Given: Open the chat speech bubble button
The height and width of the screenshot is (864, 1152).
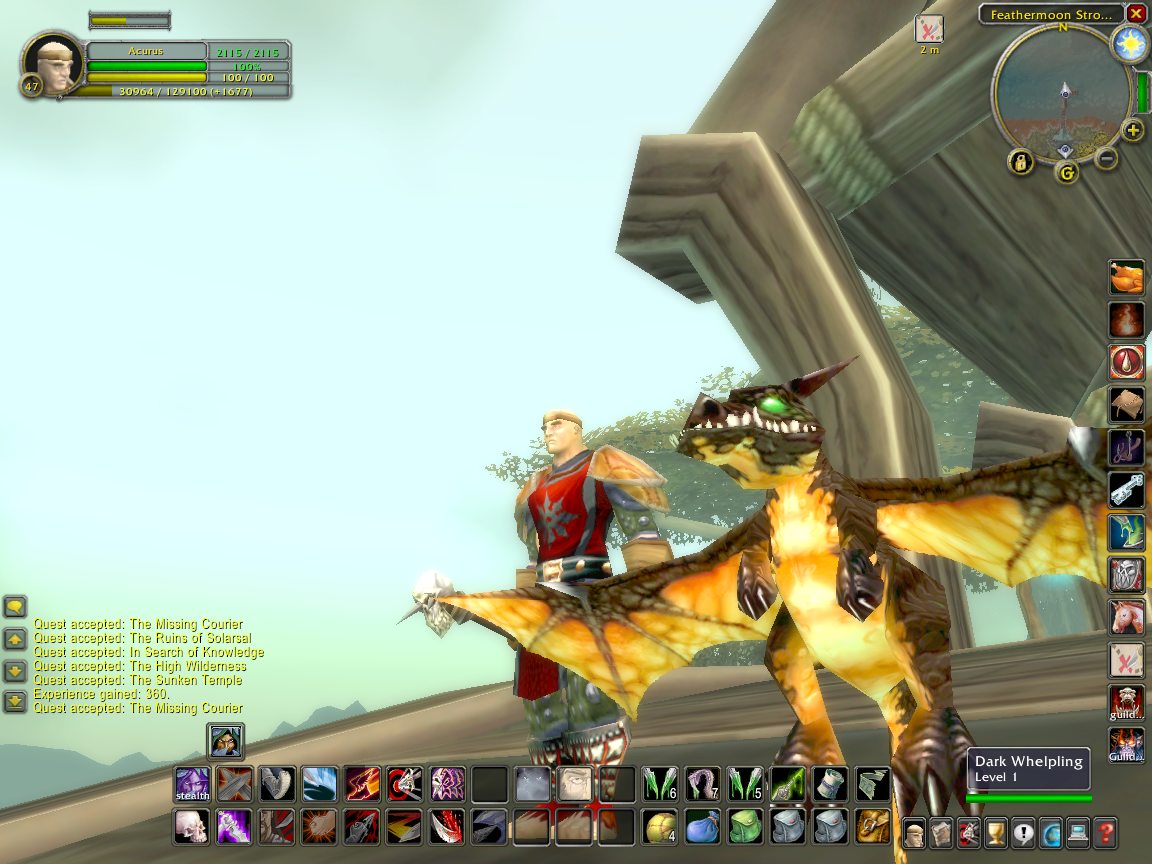Looking at the screenshot, I should [15, 607].
